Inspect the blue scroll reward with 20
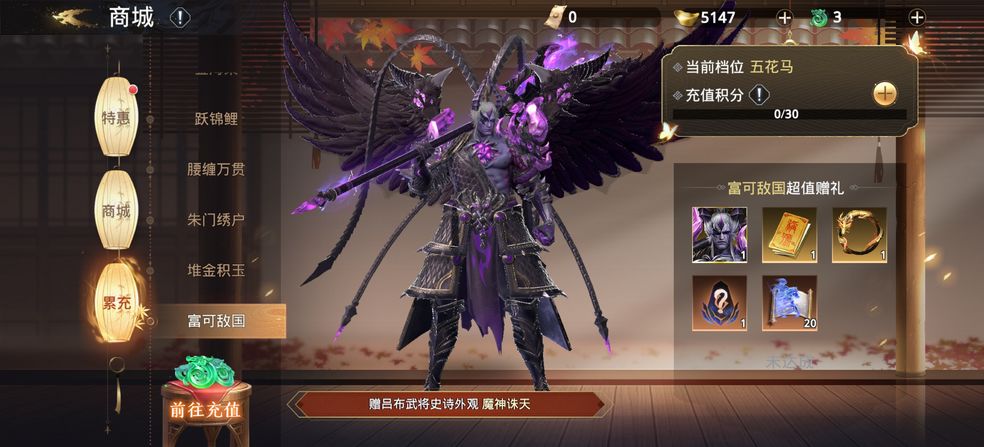 point(789,303)
